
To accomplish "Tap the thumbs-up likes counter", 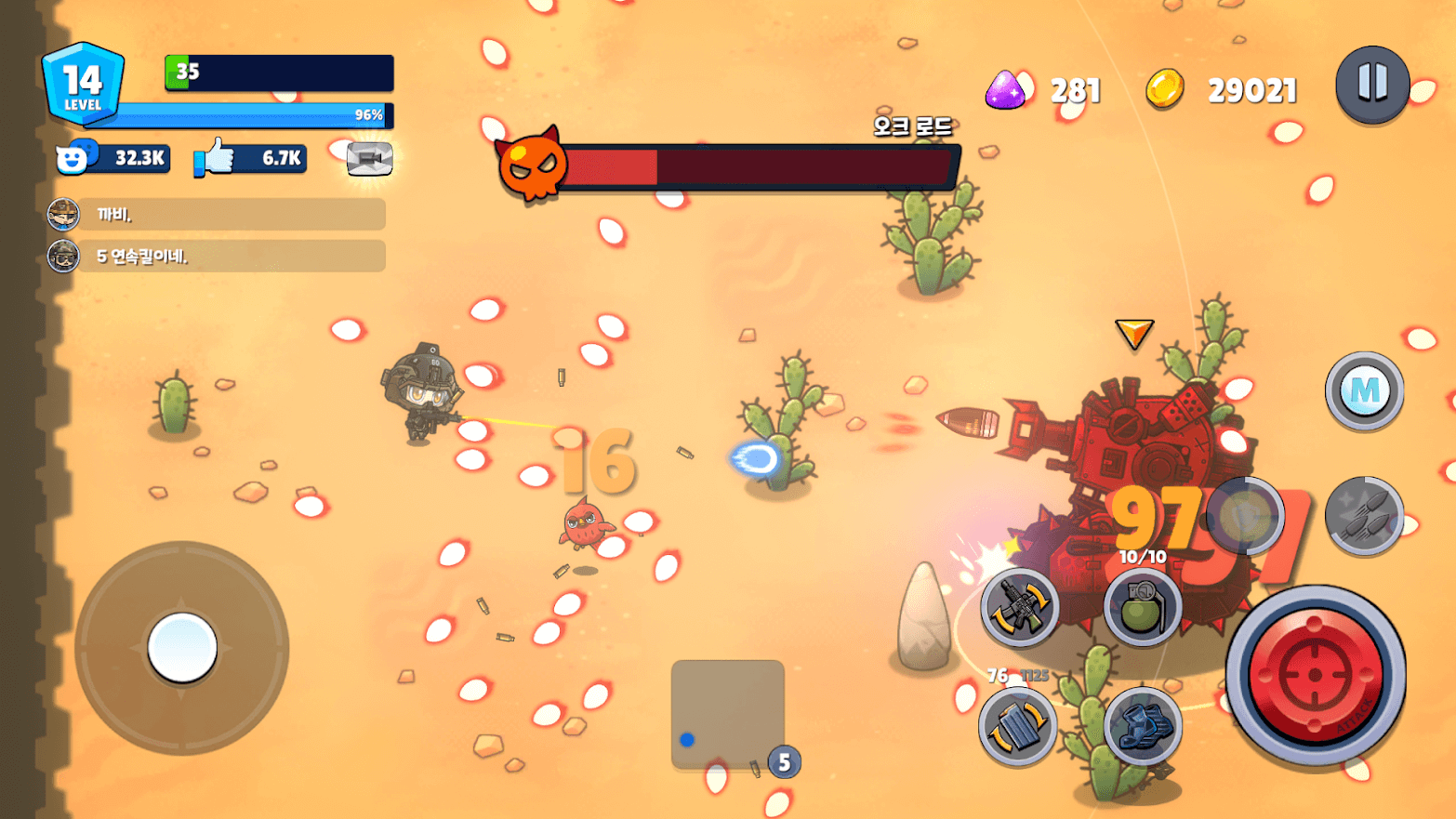I will (250, 159).
